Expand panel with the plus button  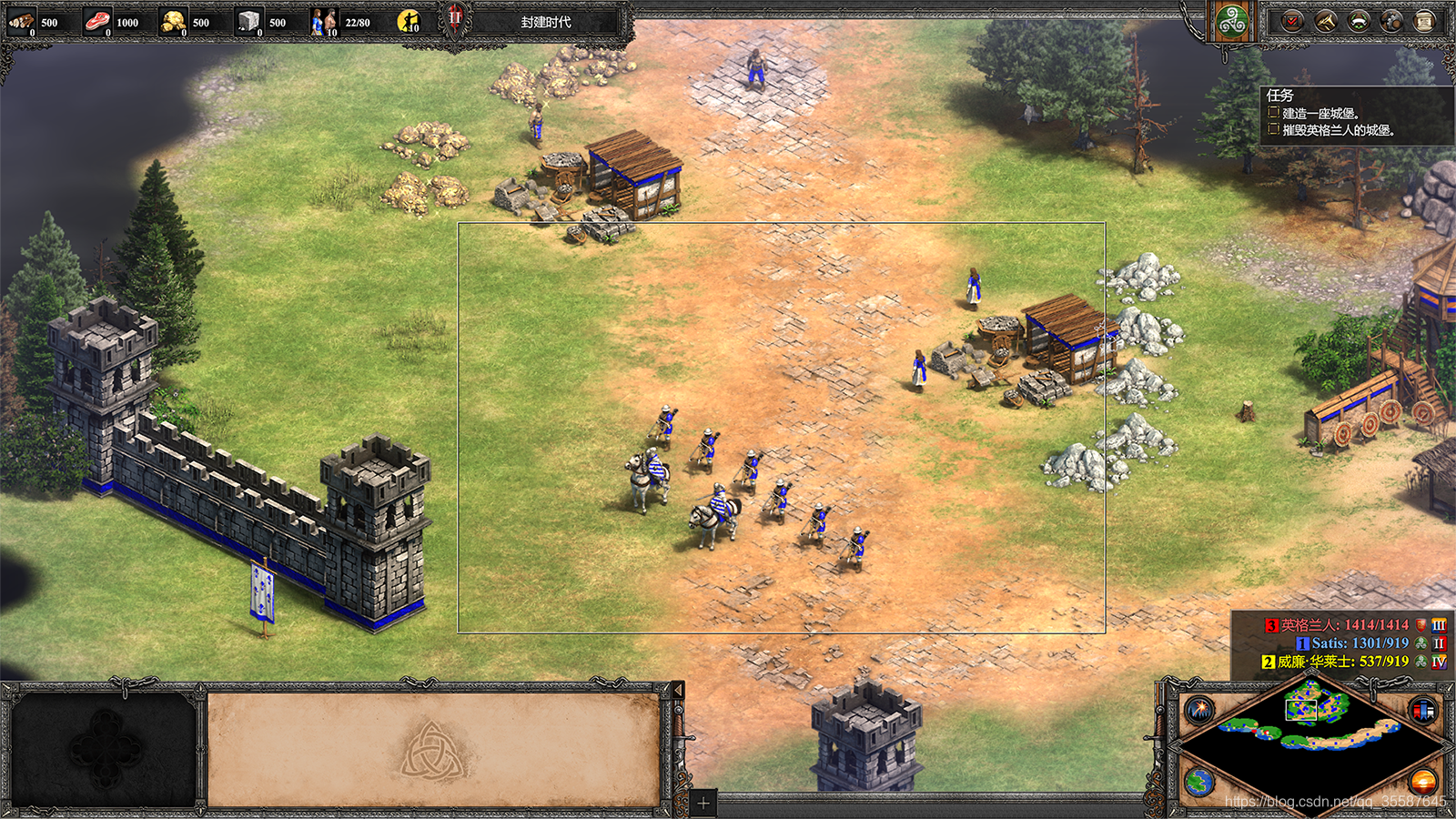pos(703,804)
